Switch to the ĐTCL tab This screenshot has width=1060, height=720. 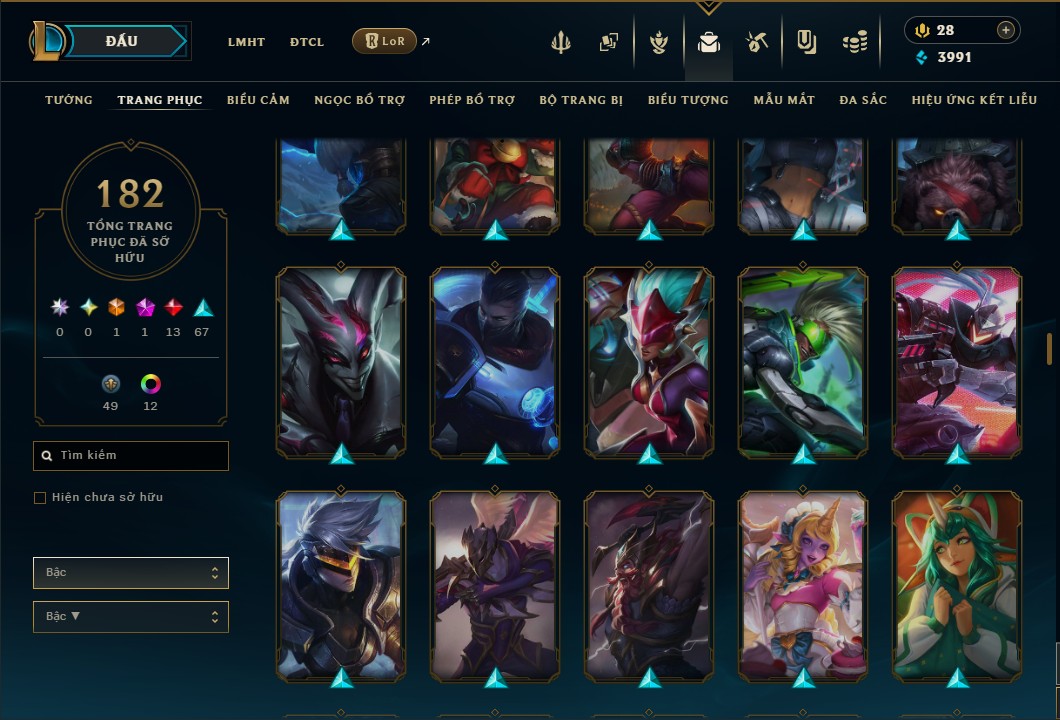307,42
